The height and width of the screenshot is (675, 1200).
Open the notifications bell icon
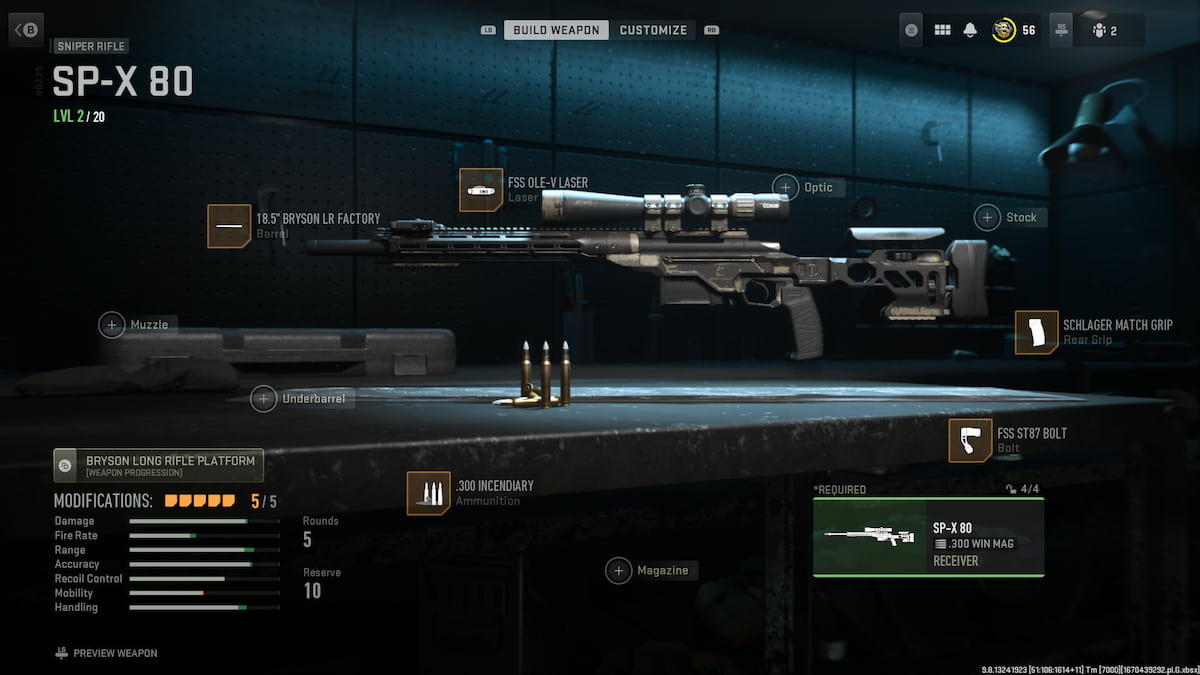[x=969, y=30]
